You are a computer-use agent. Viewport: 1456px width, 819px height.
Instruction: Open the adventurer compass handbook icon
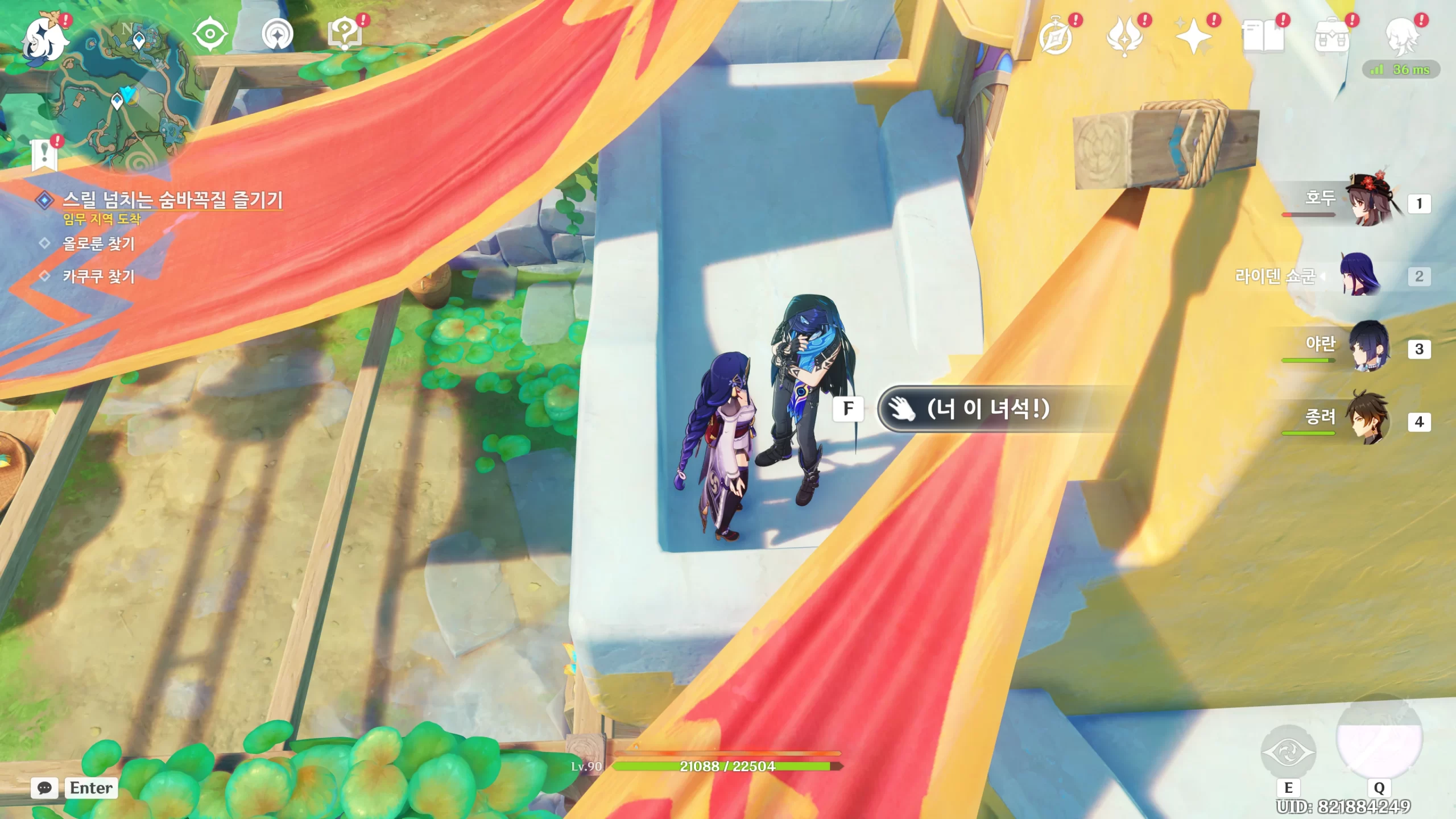[1056, 38]
